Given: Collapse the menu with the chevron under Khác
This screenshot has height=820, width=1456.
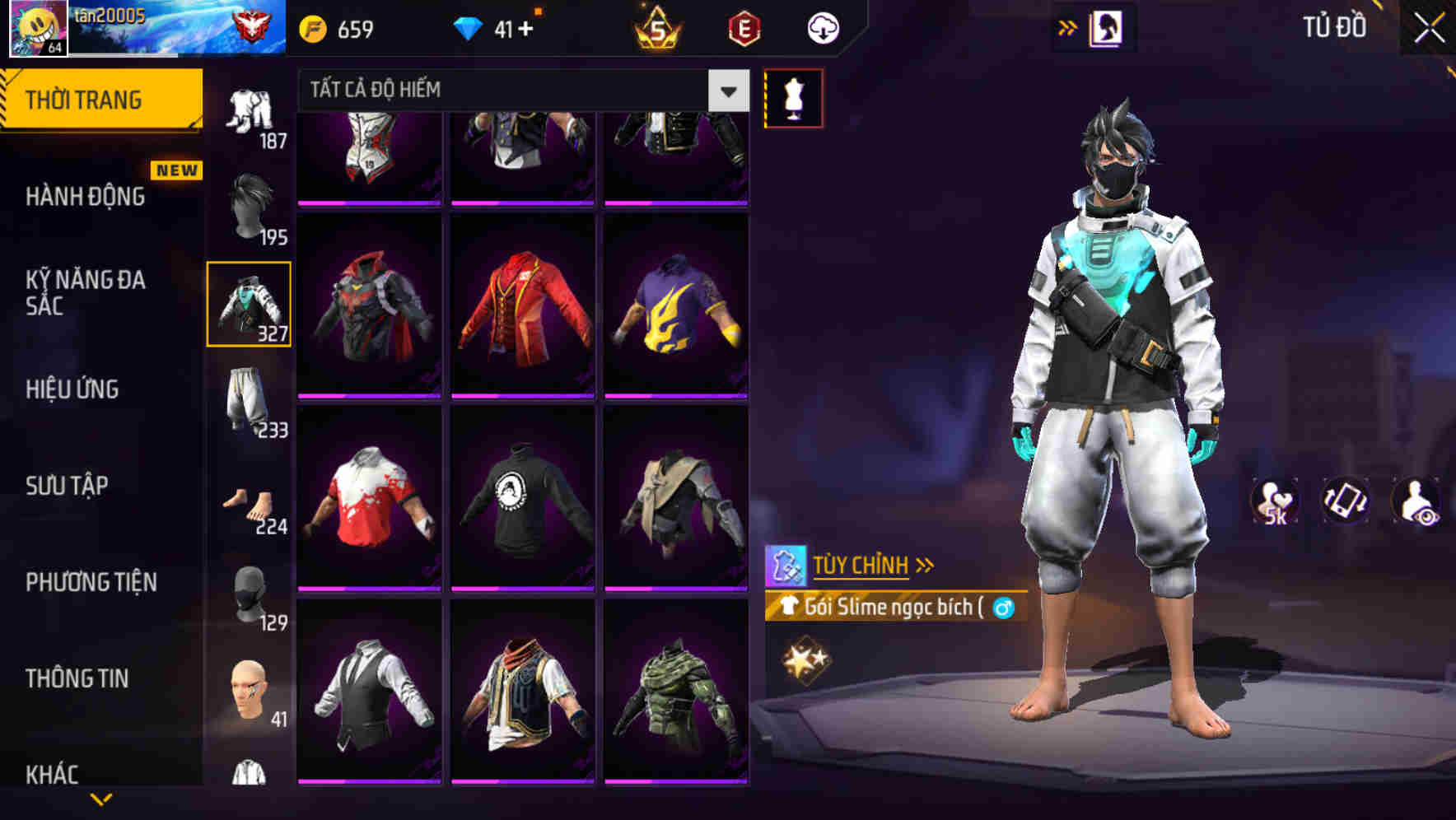Looking at the screenshot, I should click(x=102, y=797).
